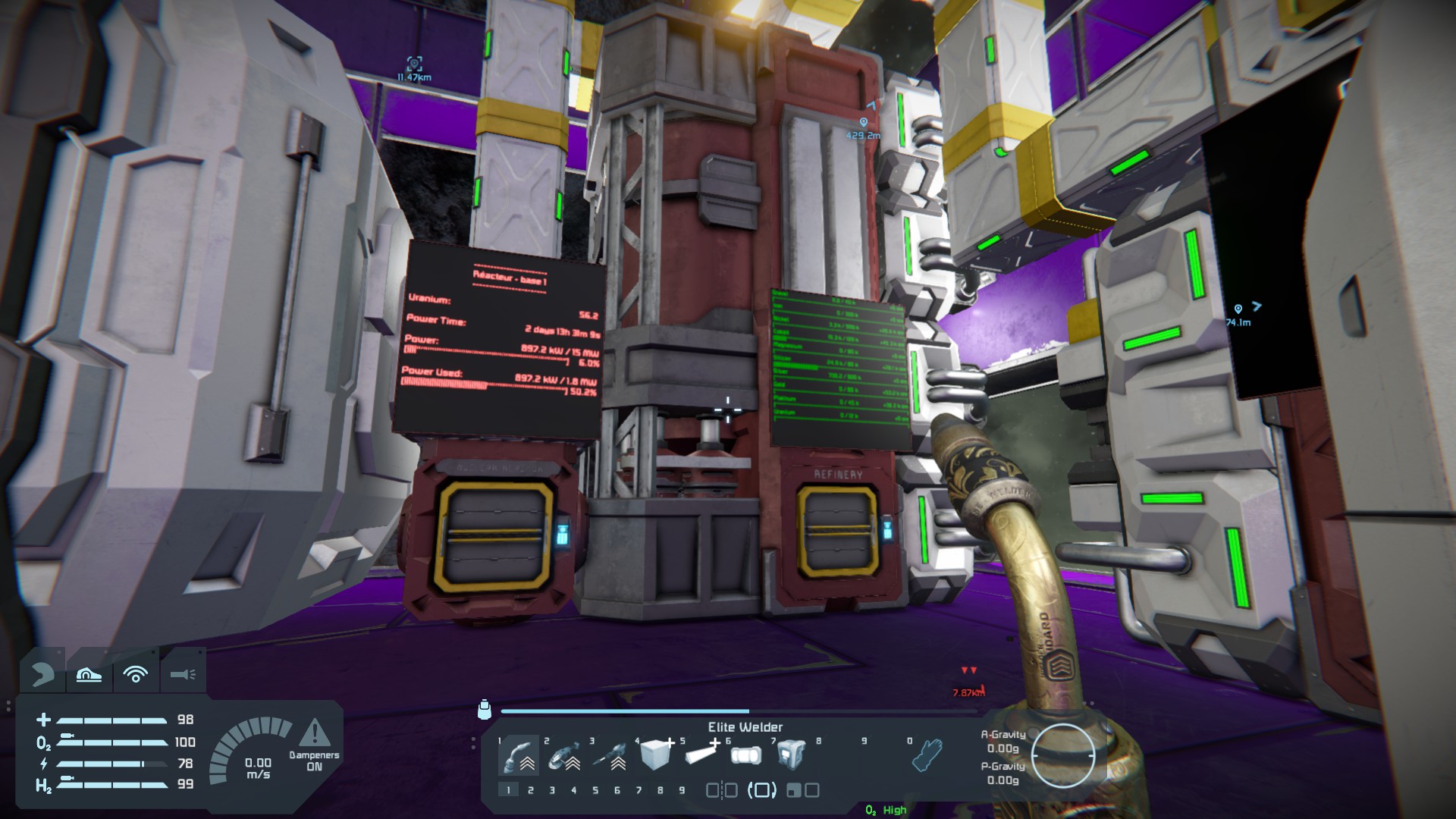Choose the hand drill hotbar slot
This screenshot has height=819, width=1456.
[x=610, y=755]
